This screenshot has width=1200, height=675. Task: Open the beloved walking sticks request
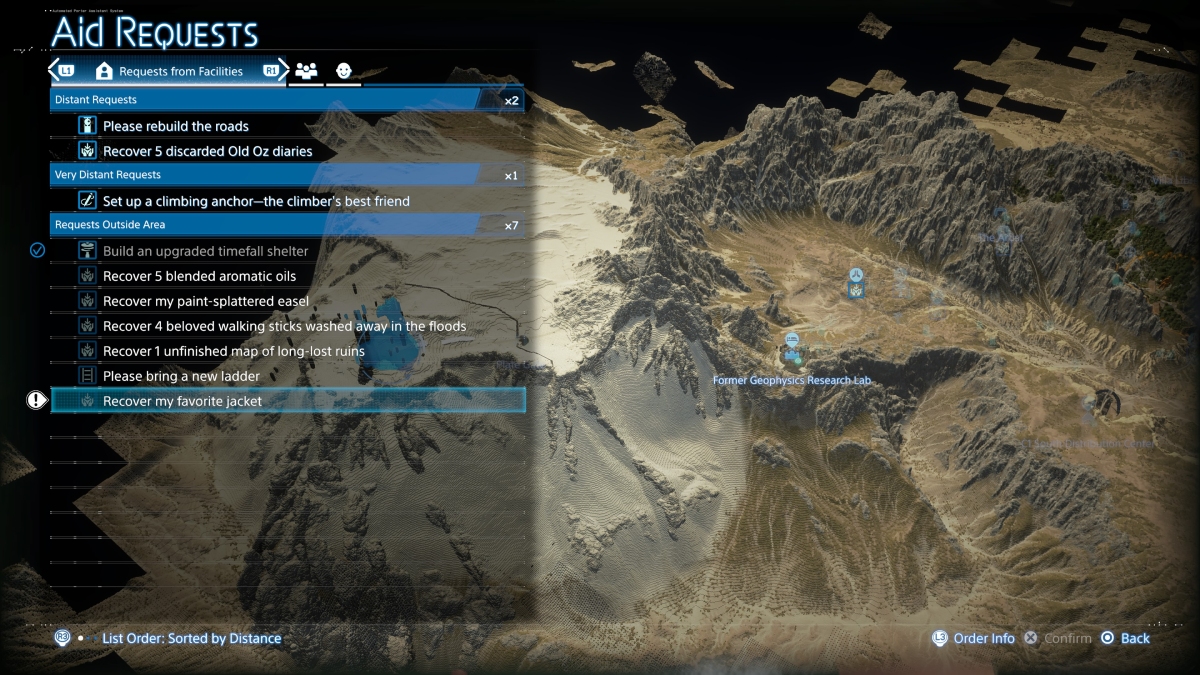click(x=284, y=326)
